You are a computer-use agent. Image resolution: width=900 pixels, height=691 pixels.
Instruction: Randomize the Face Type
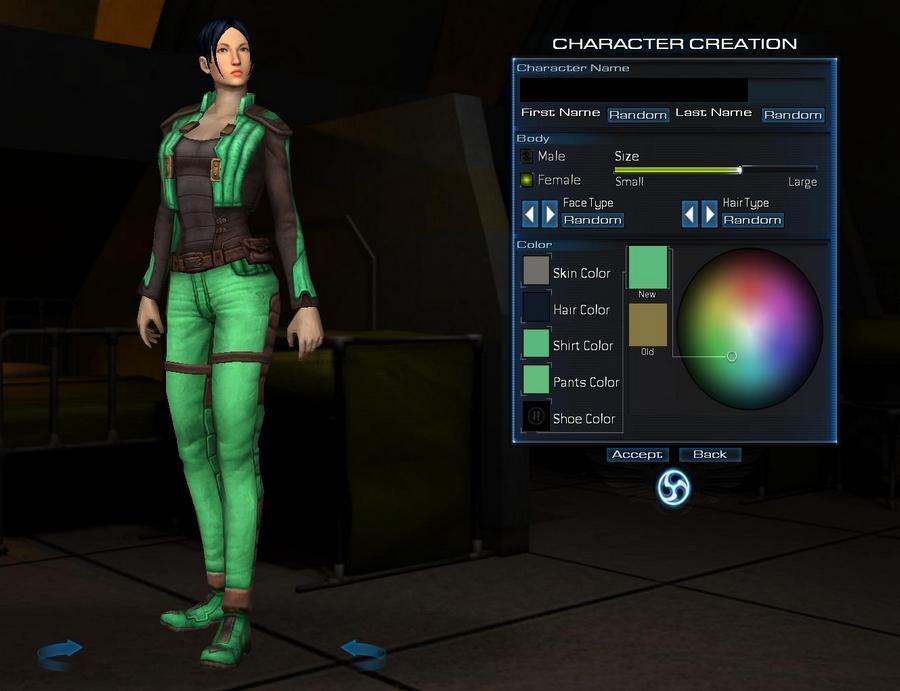pyautogui.click(x=592, y=220)
